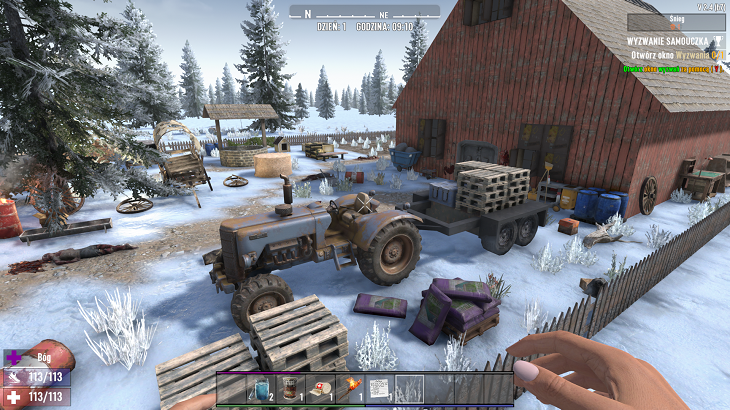Select the canned food hotbar slot
Image resolution: width=730 pixels, height=410 pixels.
click(x=291, y=389)
